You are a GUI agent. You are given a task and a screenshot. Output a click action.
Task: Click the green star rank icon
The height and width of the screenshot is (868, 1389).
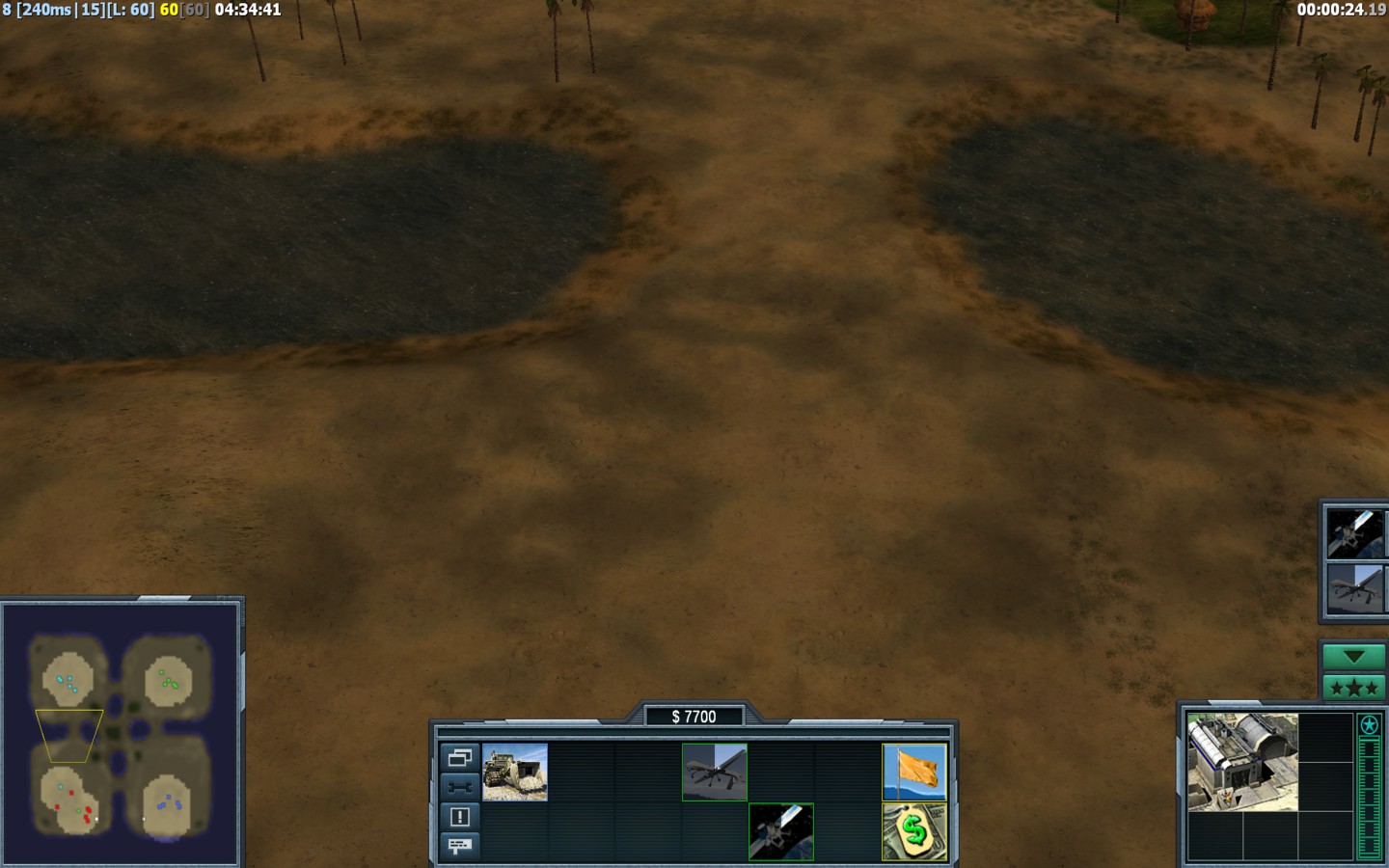1369,725
